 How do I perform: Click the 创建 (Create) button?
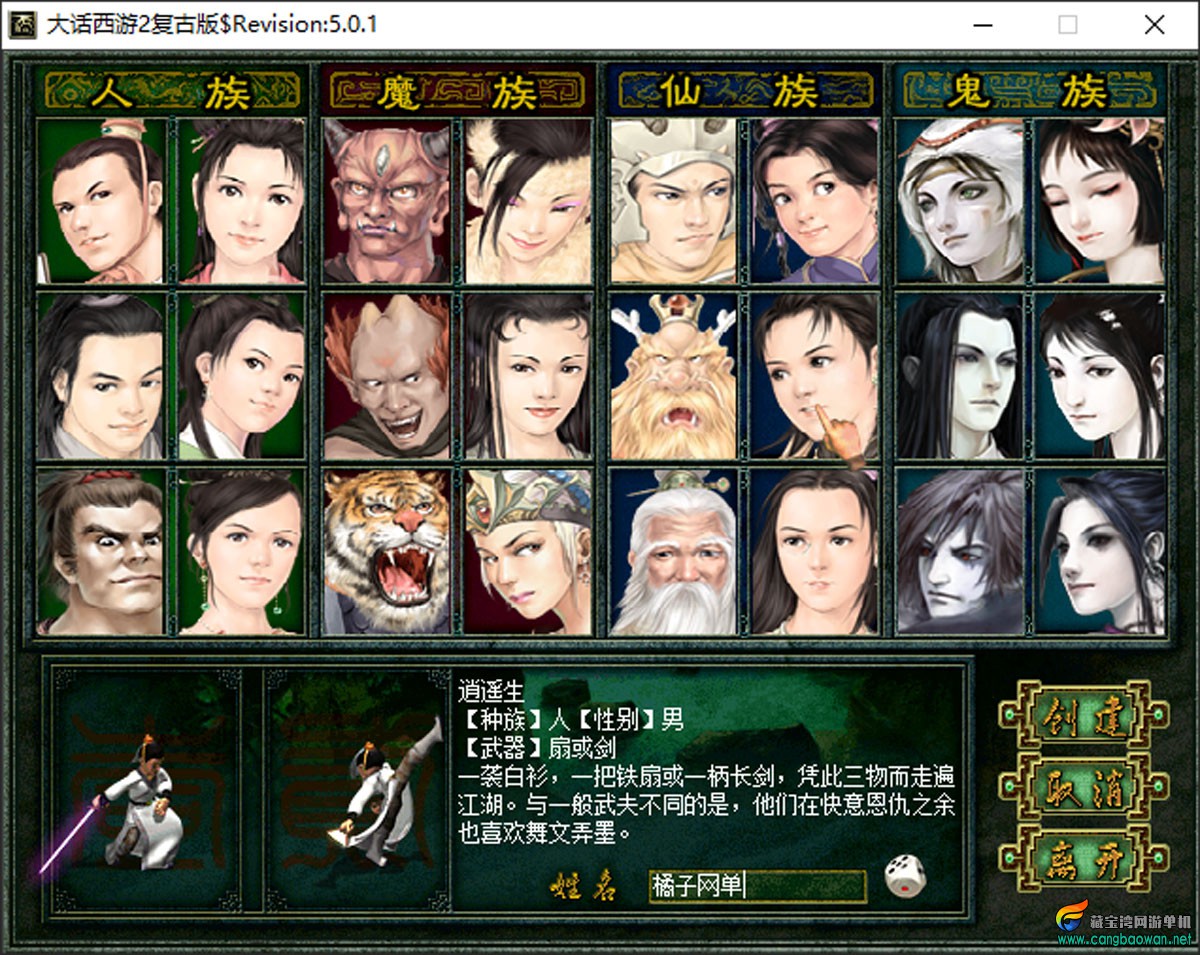(1083, 716)
